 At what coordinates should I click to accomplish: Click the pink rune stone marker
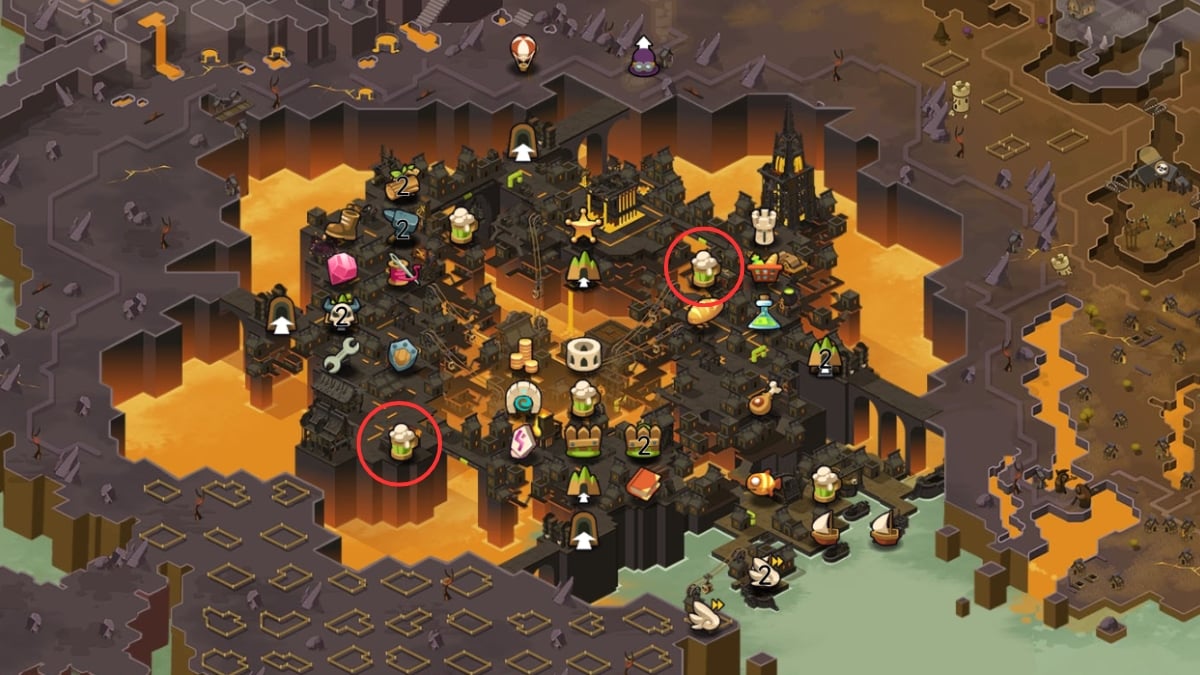pyautogui.click(x=521, y=441)
